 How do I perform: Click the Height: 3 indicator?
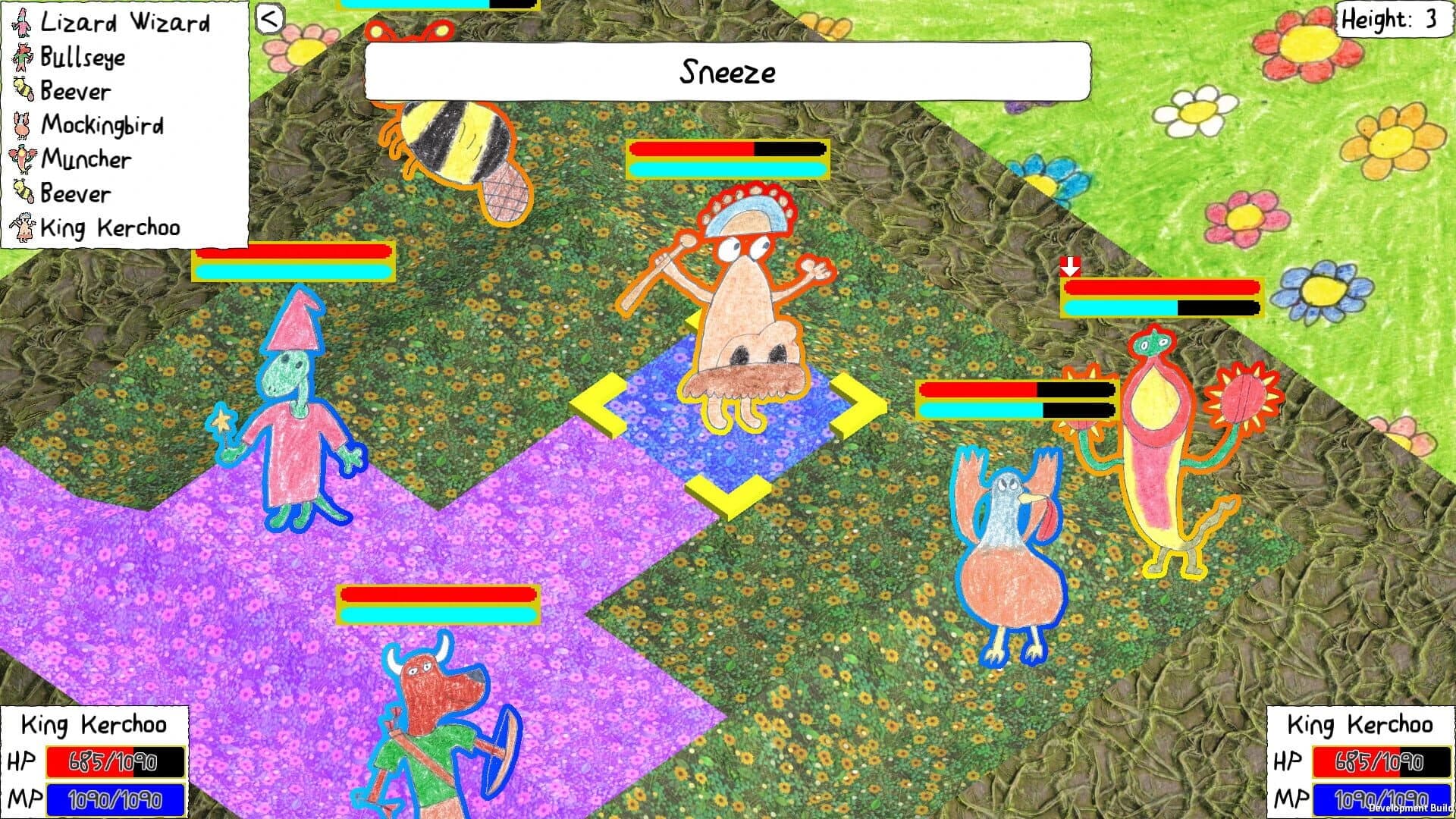(1393, 20)
